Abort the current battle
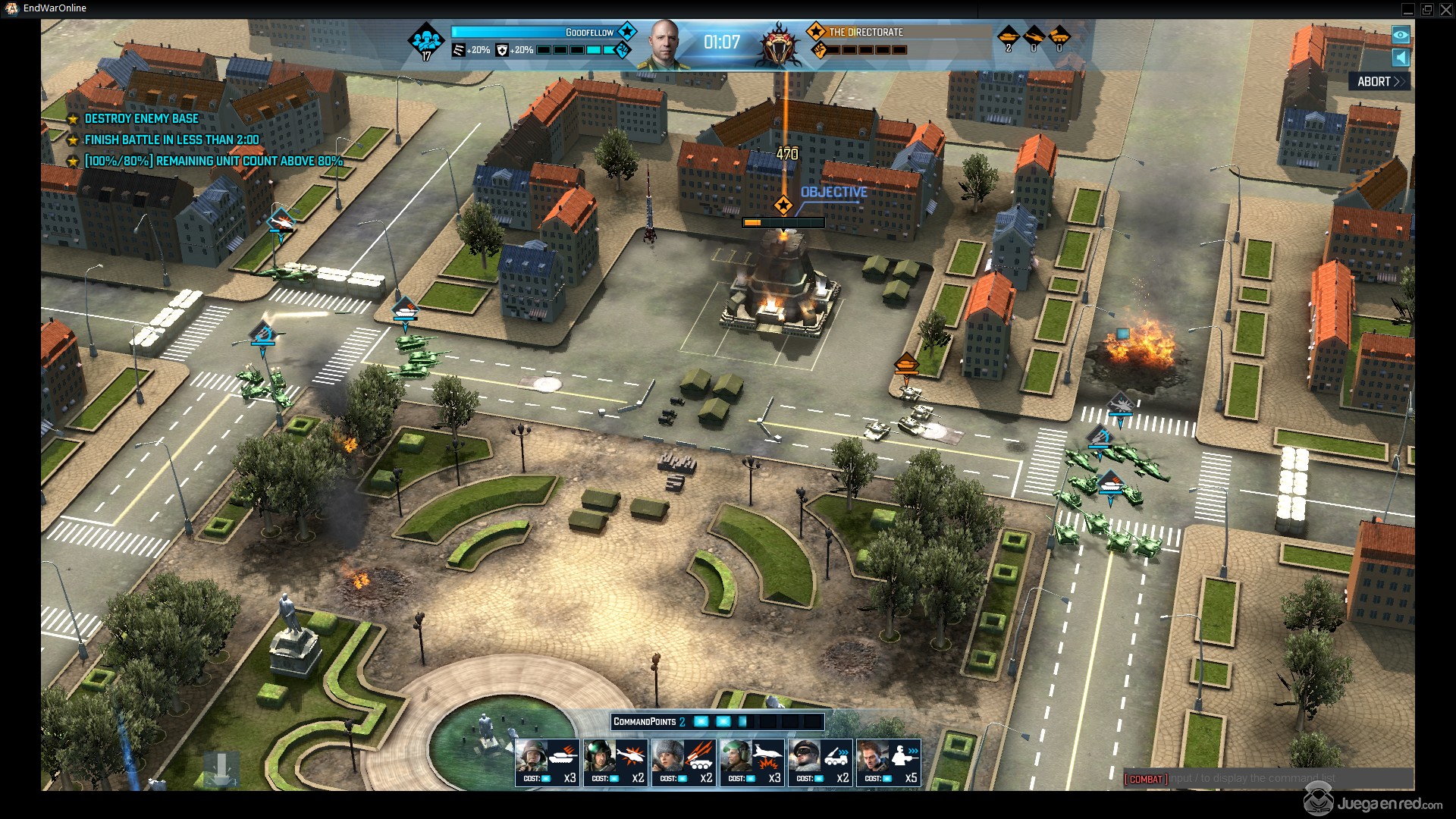The image size is (1456, 819). (1379, 82)
